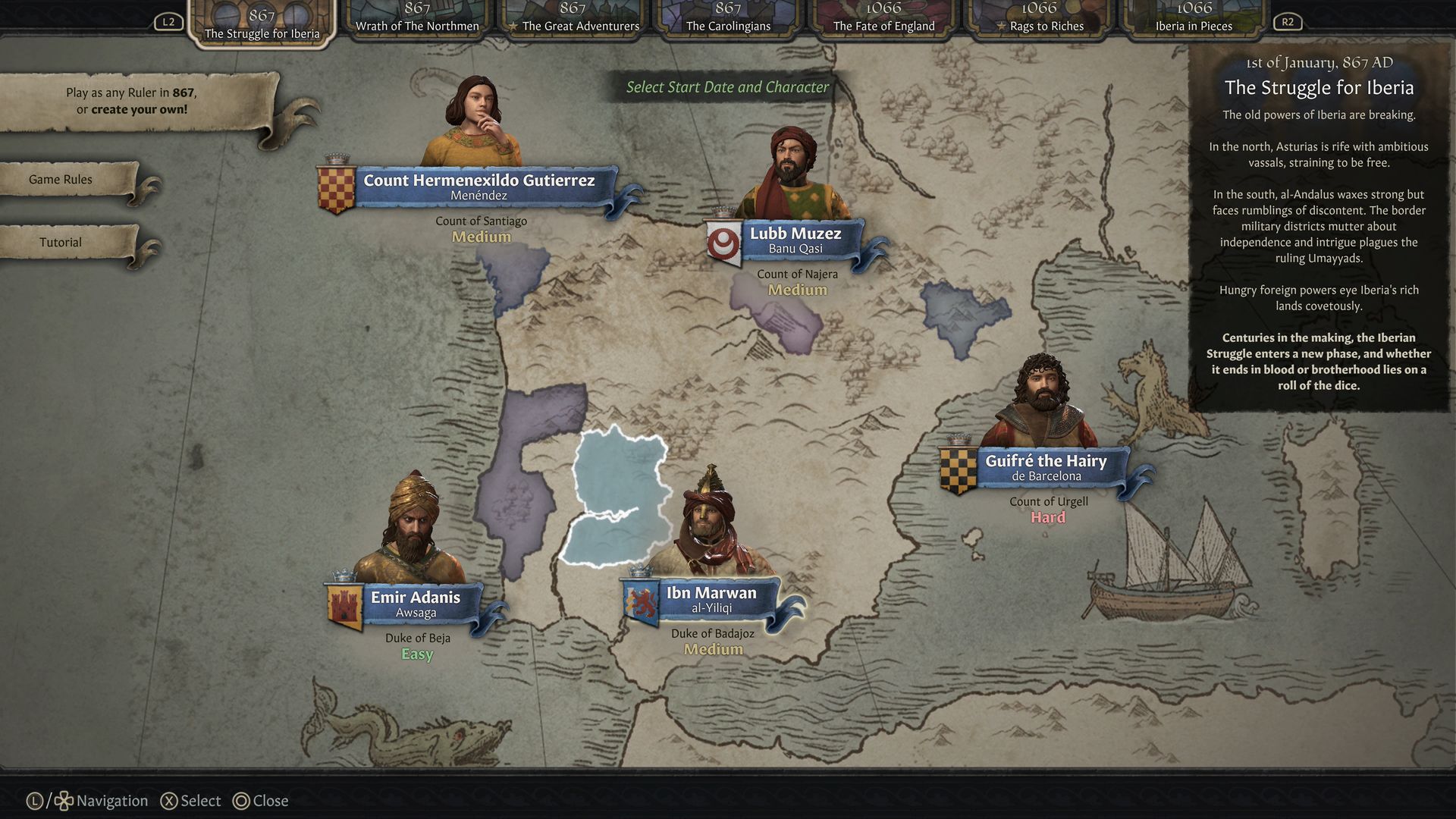Open the Play as any Ruler banner

131,101
